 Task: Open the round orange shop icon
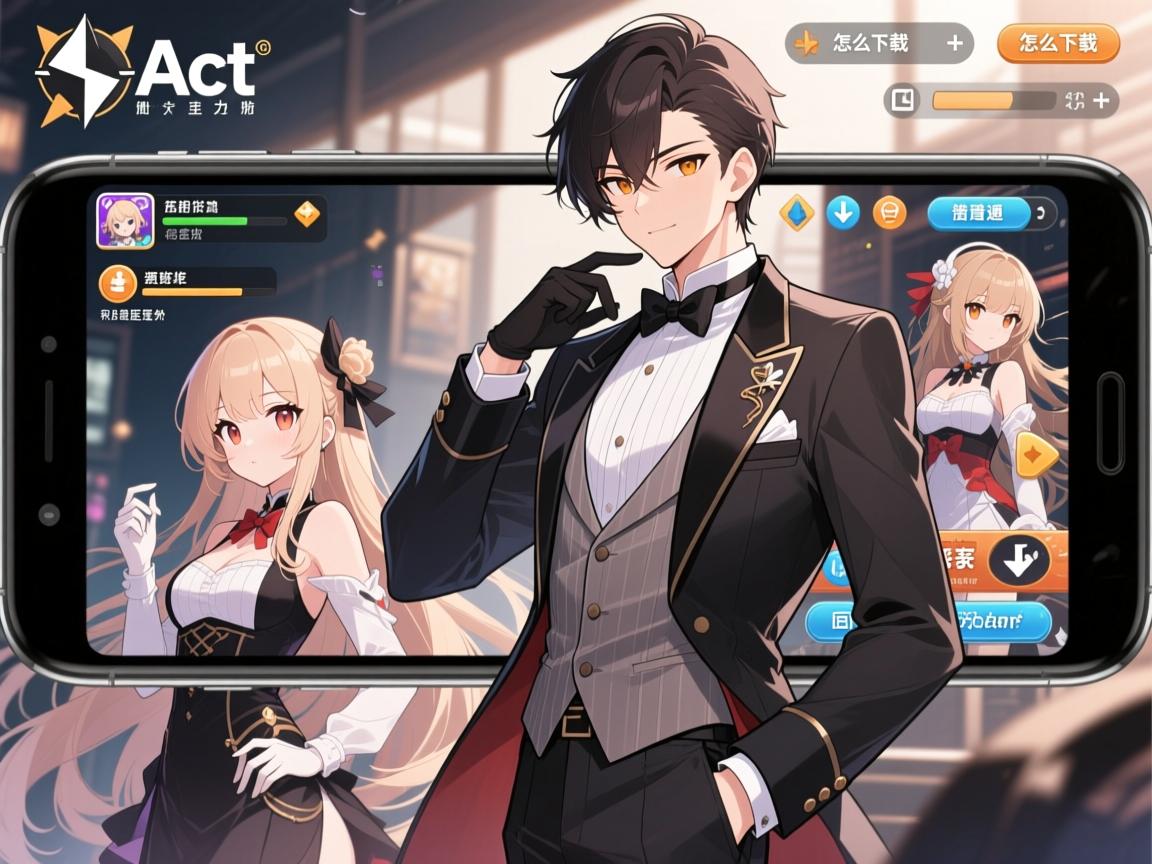[x=889, y=213]
